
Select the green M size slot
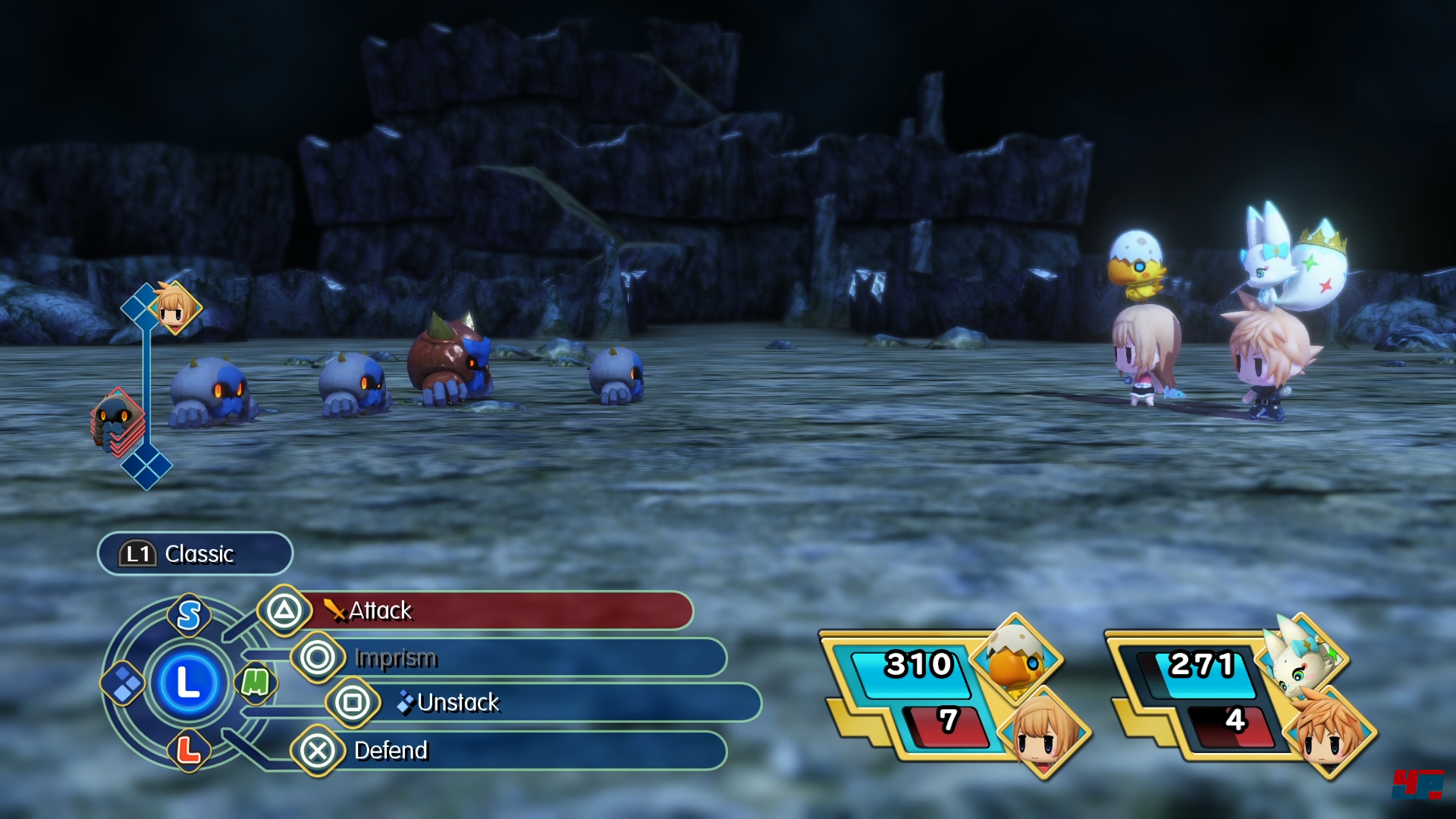coord(255,682)
